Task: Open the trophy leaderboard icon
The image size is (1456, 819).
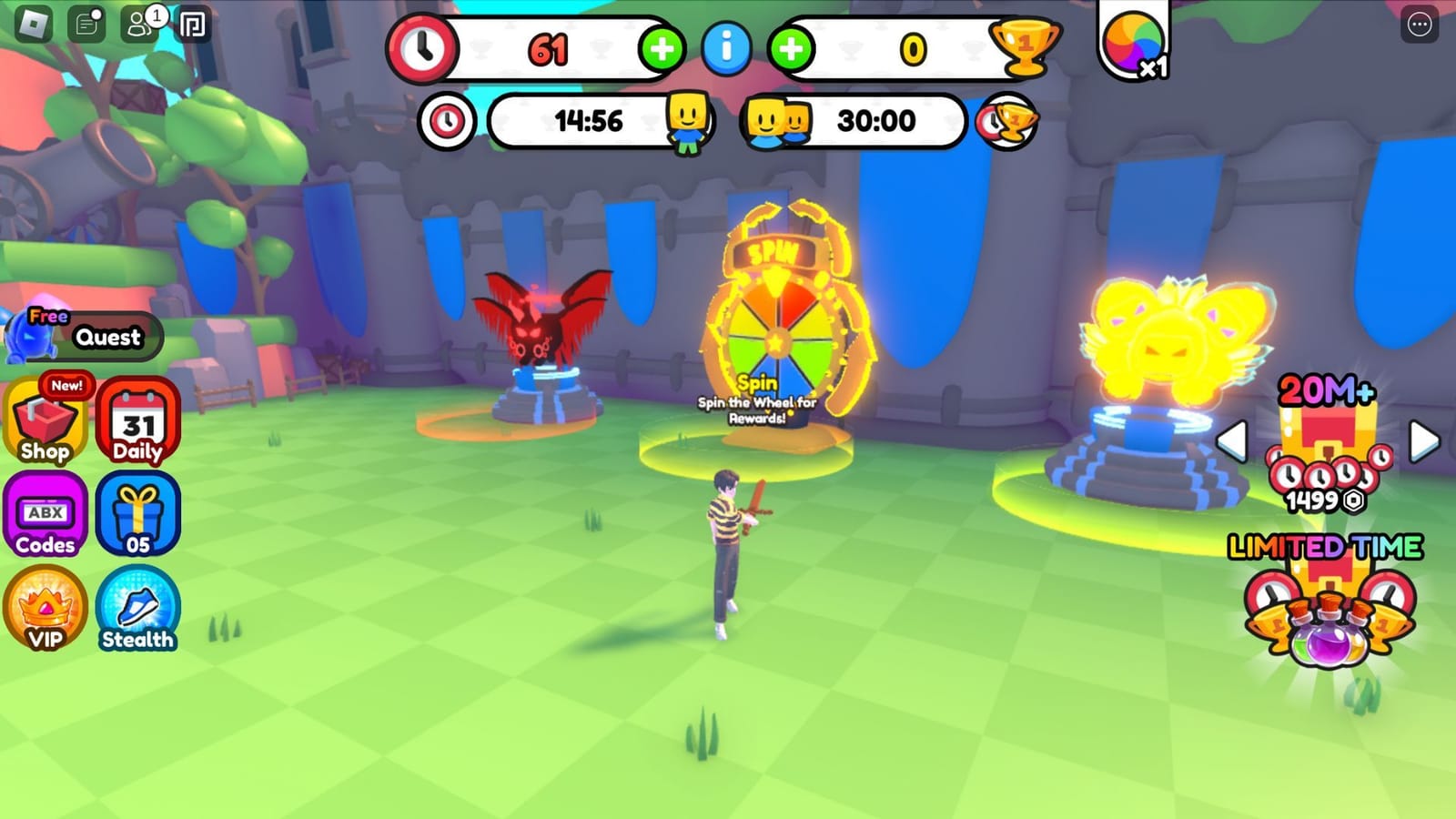Action: point(1024,45)
